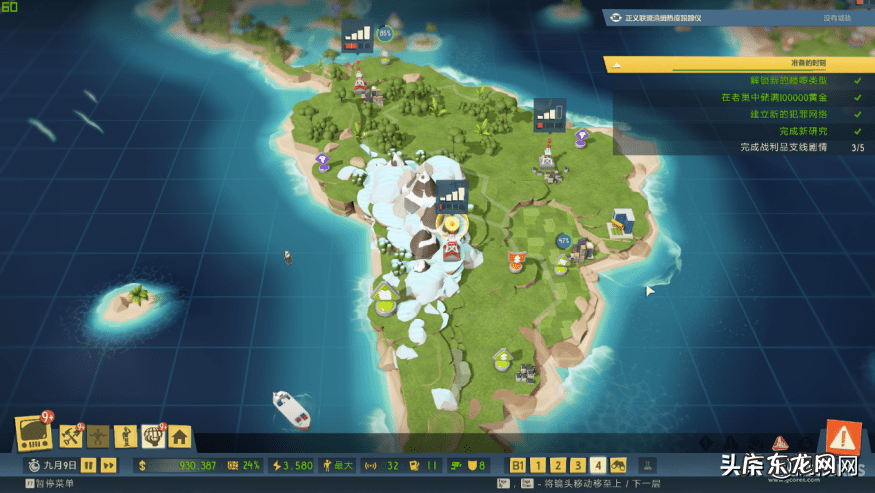Select floor 4 button
Image resolution: width=875 pixels, height=493 pixels.
tap(598, 465)
